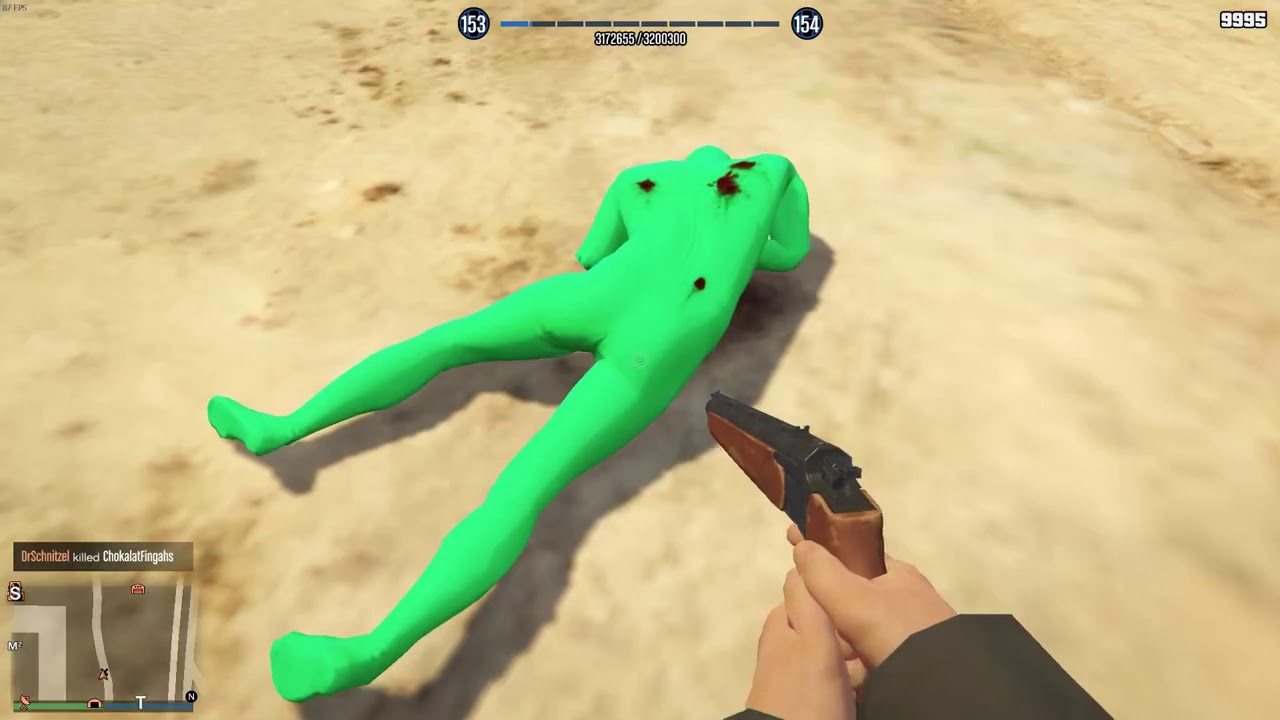1280x720 pixels.
Task: Click the N compass indicator on the minimap
Action: 191,697
